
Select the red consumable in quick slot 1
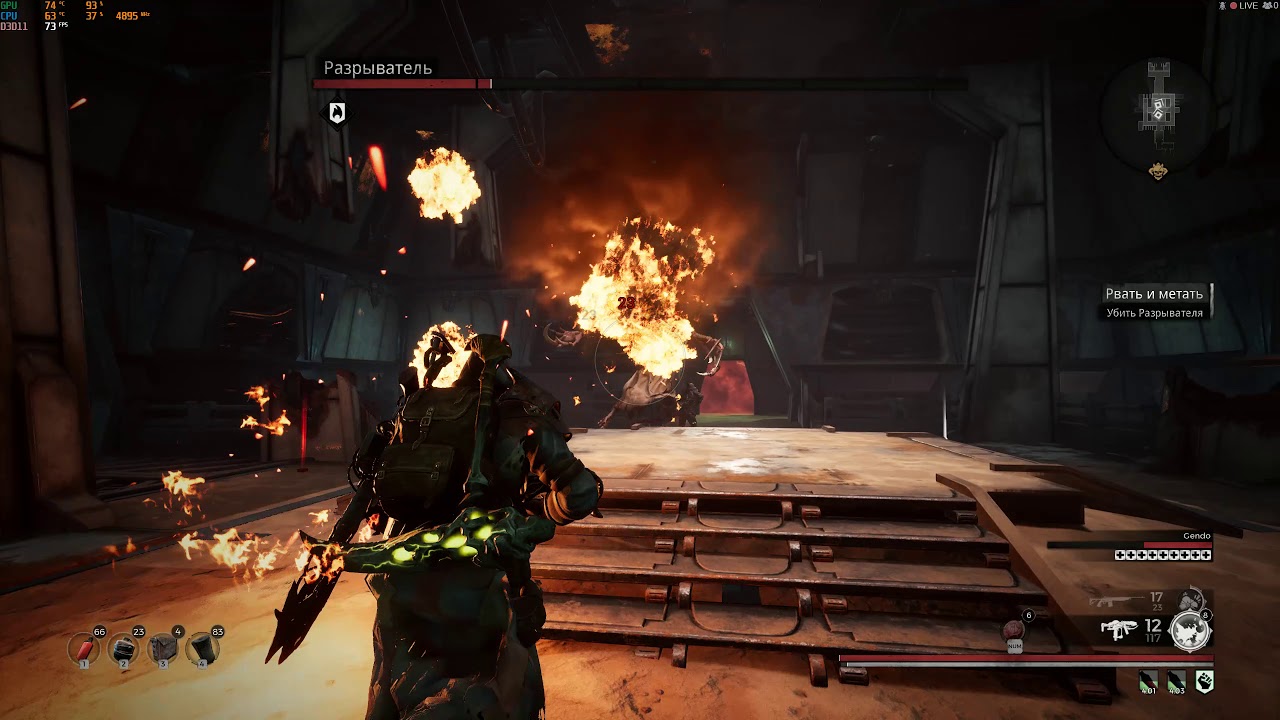(x=84, y=650)
